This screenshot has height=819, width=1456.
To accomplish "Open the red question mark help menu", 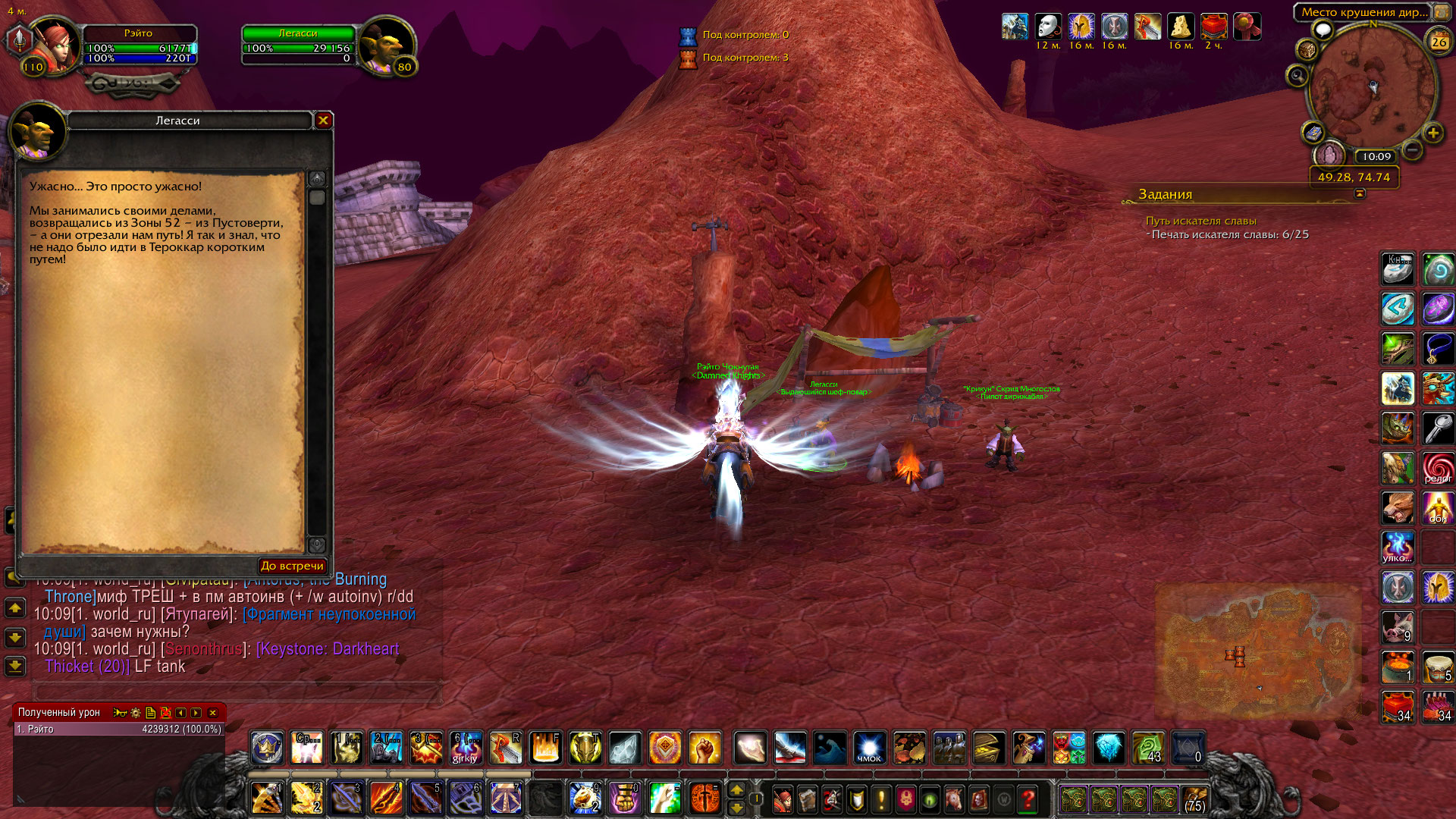I will click(1028, 799).
